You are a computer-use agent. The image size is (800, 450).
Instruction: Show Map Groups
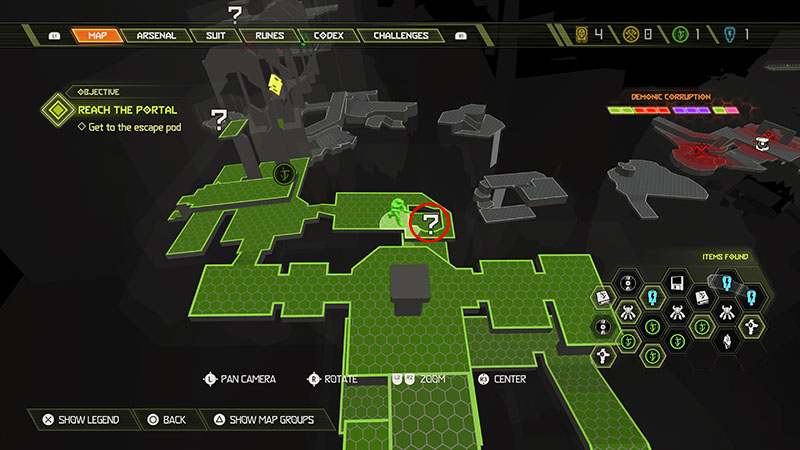click(260, 420)
